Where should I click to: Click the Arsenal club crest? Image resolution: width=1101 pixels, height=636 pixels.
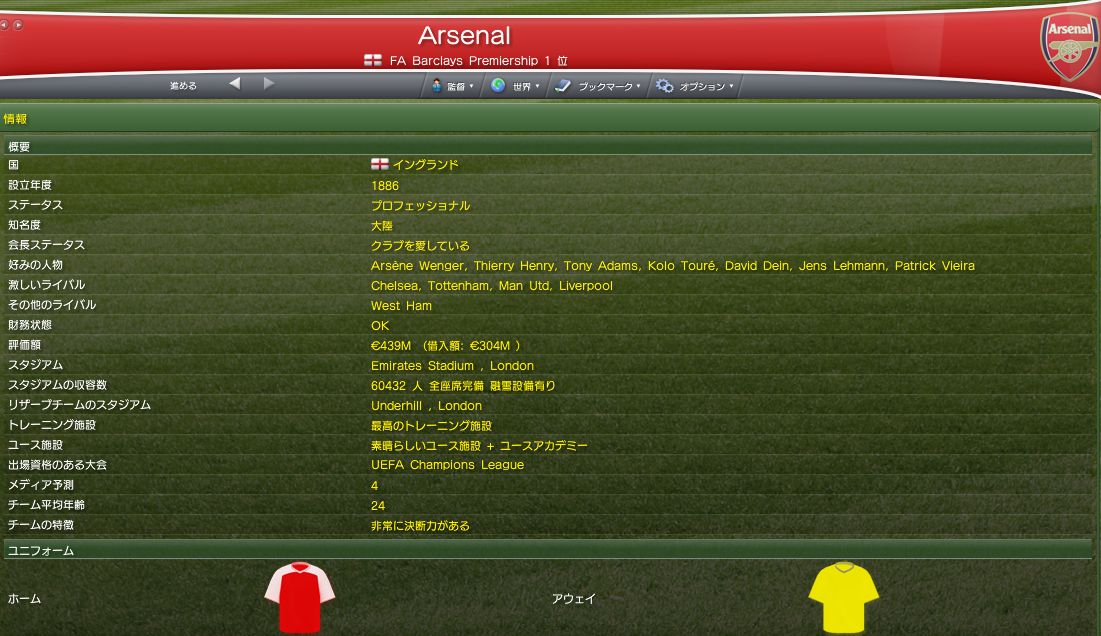pyautogui.click(x=1069, y=47)
